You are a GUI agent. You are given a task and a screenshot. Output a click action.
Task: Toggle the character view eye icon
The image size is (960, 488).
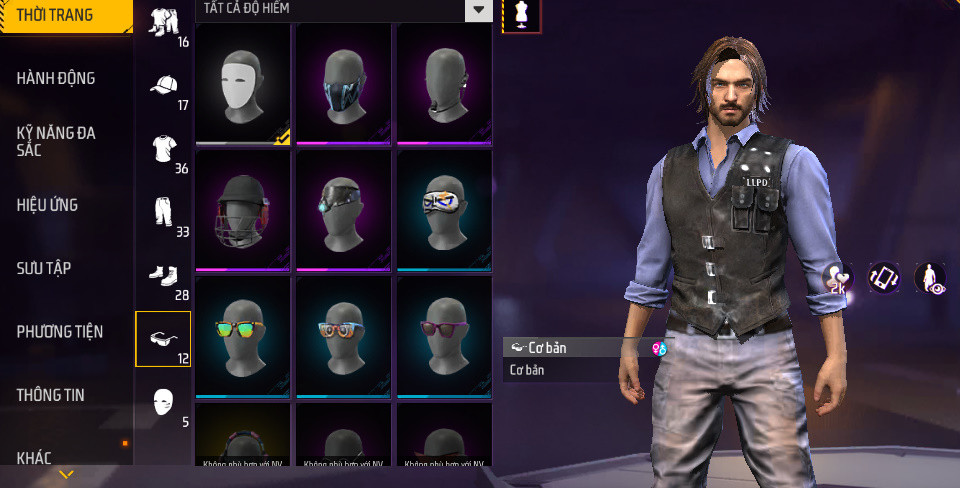pos(930,279)
